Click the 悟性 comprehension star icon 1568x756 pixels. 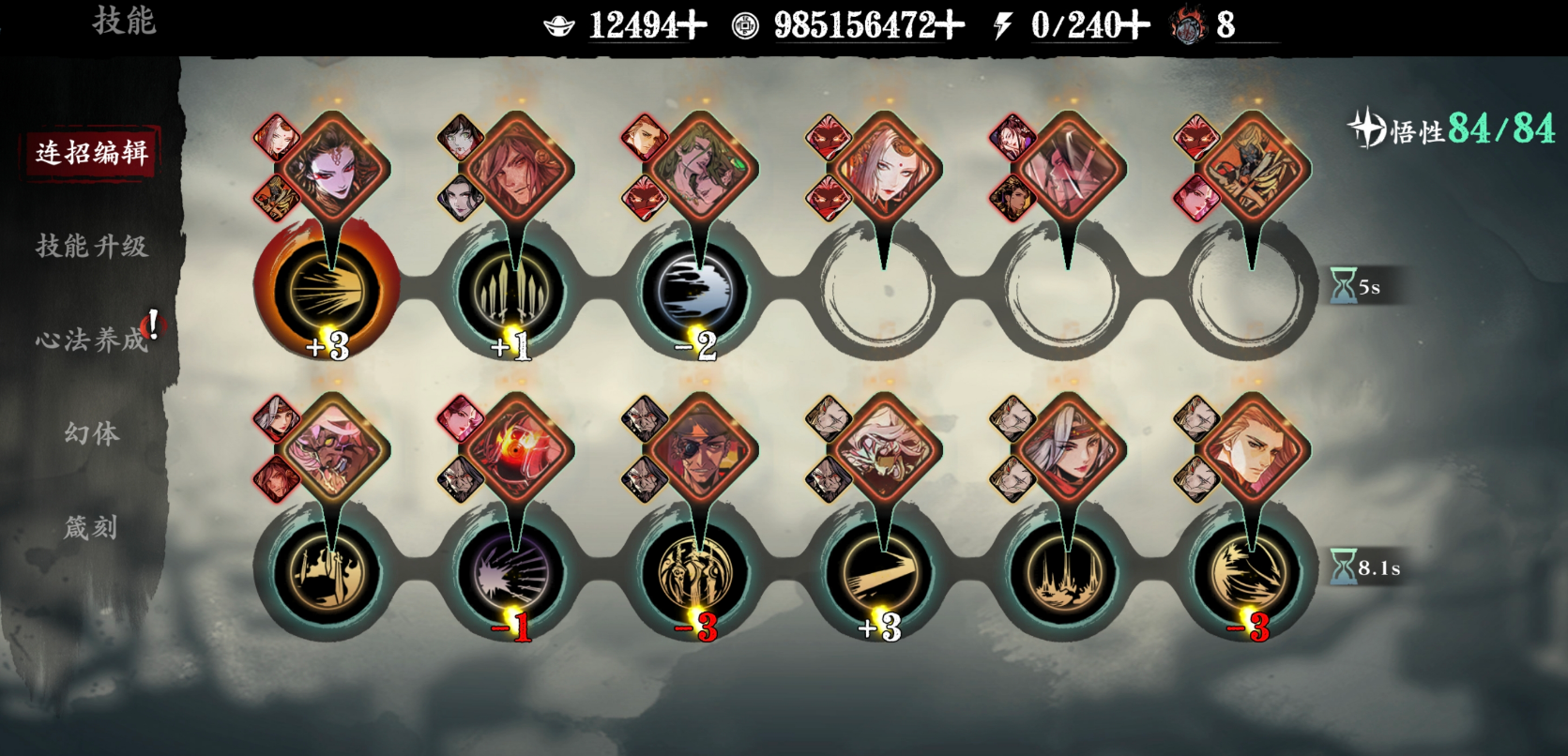(x=1367, y=129)
